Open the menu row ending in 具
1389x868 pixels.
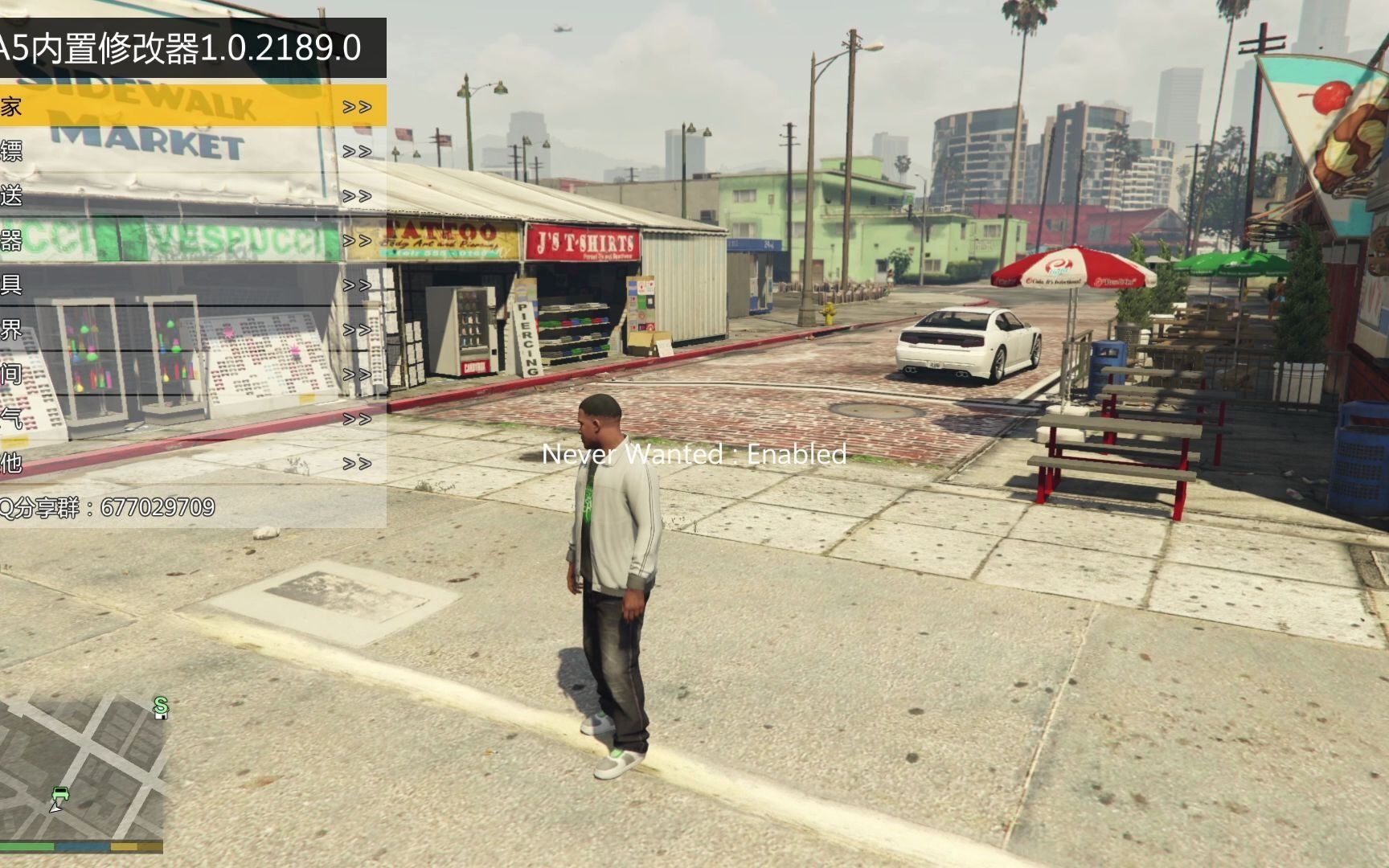(193, 285)
